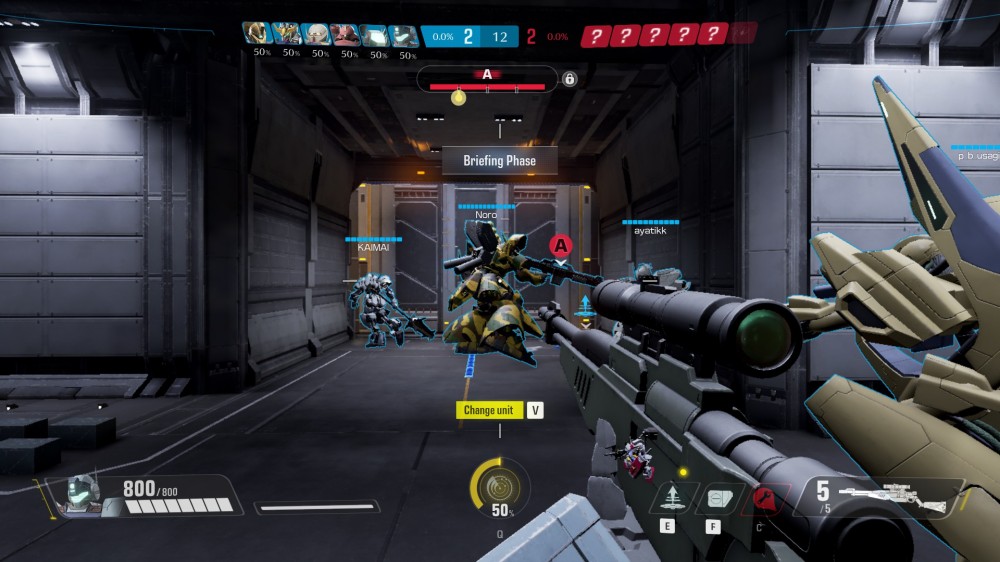Click the padlock icon beside objective A
The image size is (1000, 562).
pyautogui.click(x=569, y=79)
